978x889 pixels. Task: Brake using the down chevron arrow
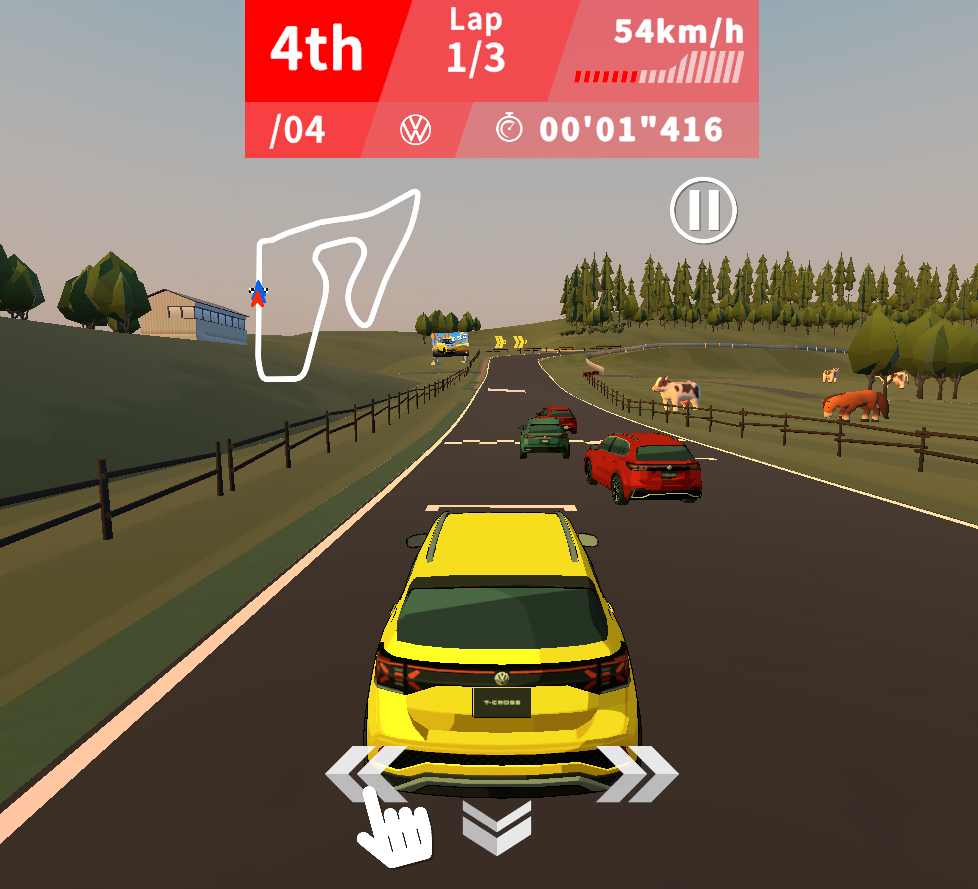point(497,826)
